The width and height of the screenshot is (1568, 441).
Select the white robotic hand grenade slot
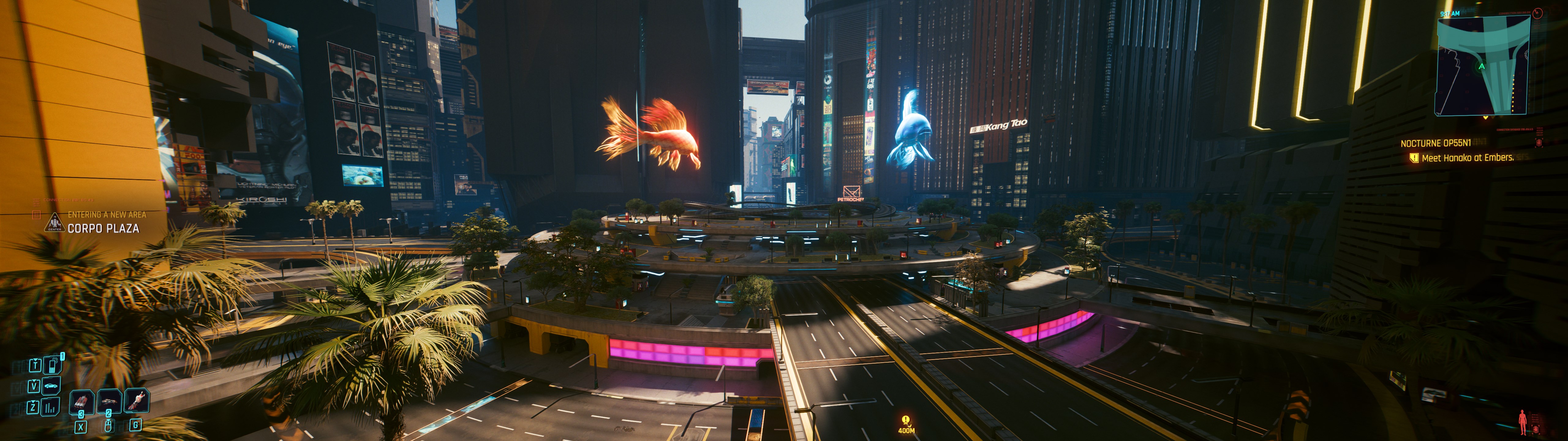point(137,400)
